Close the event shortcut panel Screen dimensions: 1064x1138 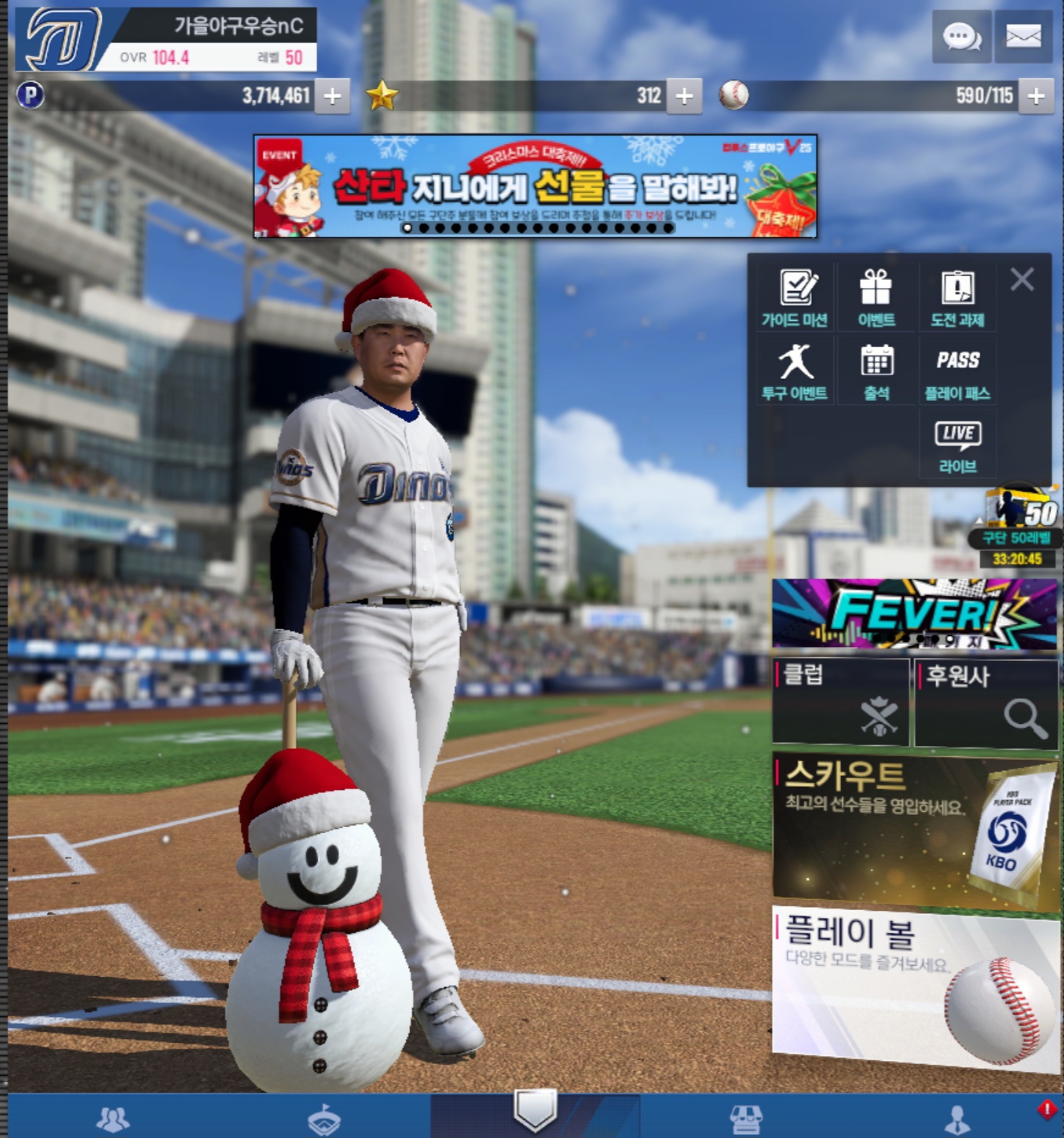tap(1022, 279)
